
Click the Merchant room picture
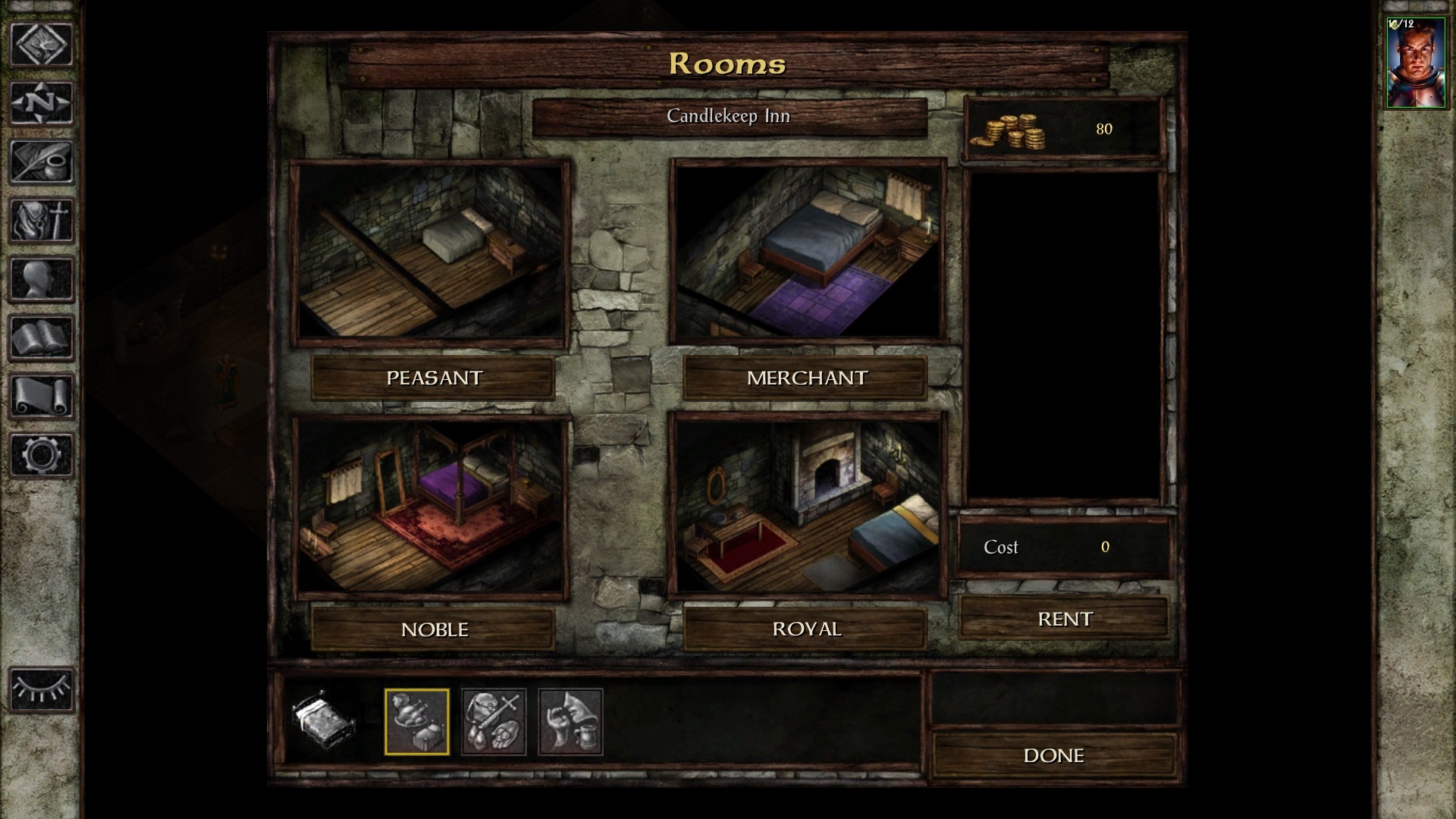pos(808,252)
